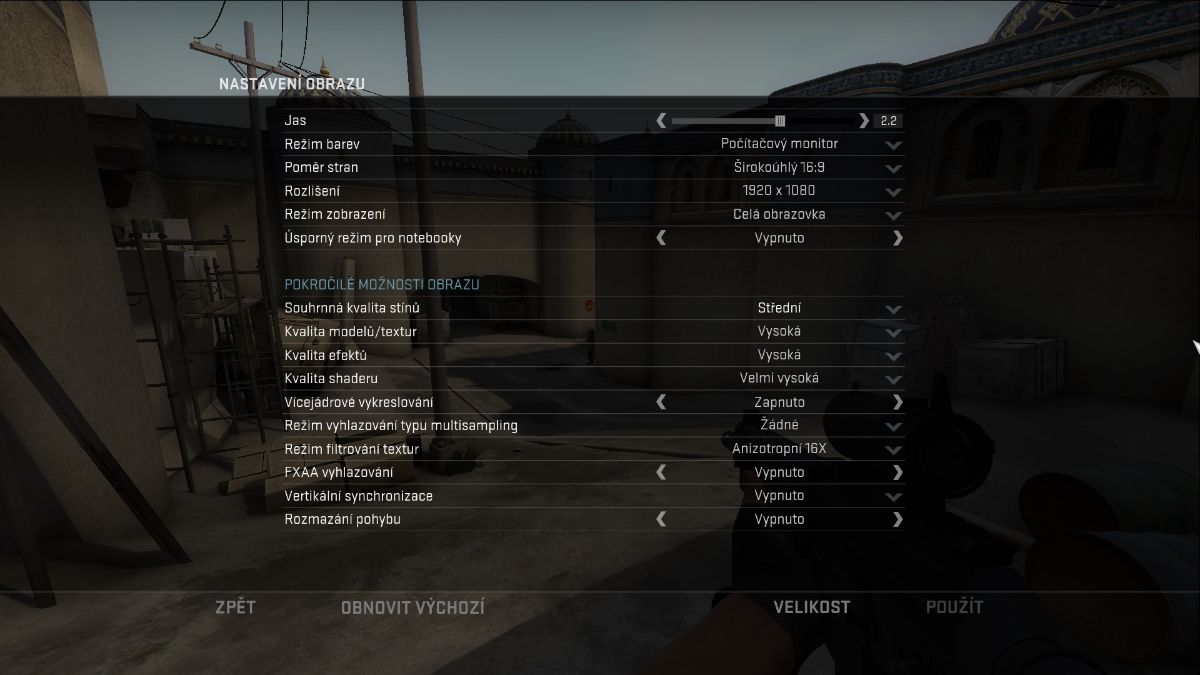The image size is (1200, 675).
Task: Open the Kvalita shaderu dropdown
Action: [893, 379]
